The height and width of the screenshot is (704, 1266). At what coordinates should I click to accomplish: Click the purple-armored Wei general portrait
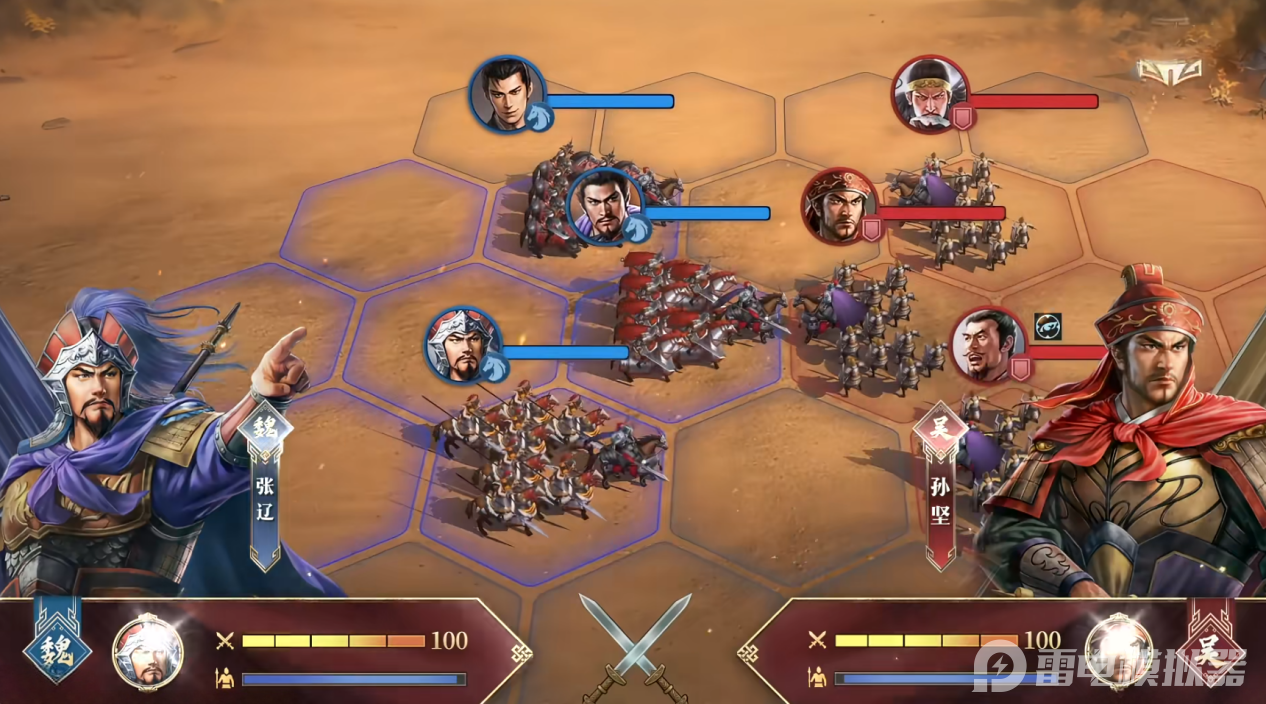604,206
